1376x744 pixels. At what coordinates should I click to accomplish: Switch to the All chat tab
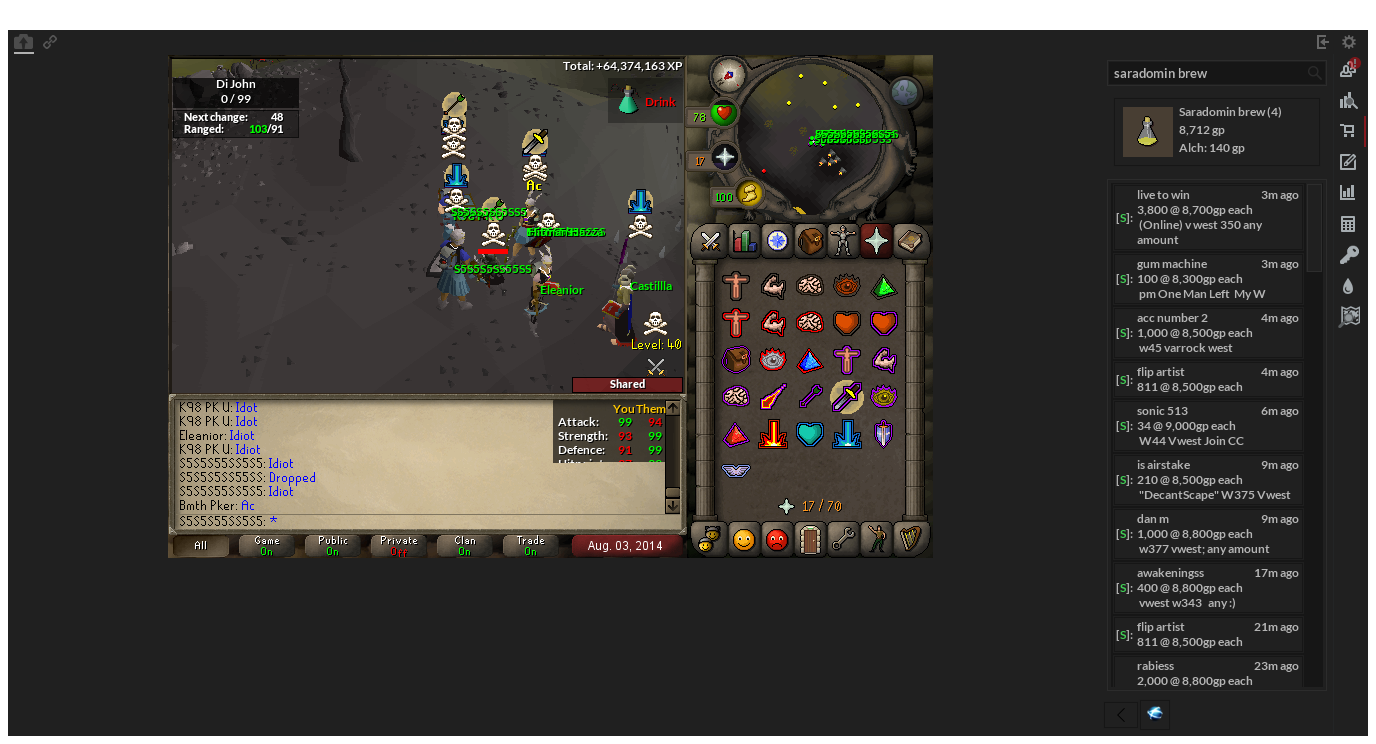200,545
